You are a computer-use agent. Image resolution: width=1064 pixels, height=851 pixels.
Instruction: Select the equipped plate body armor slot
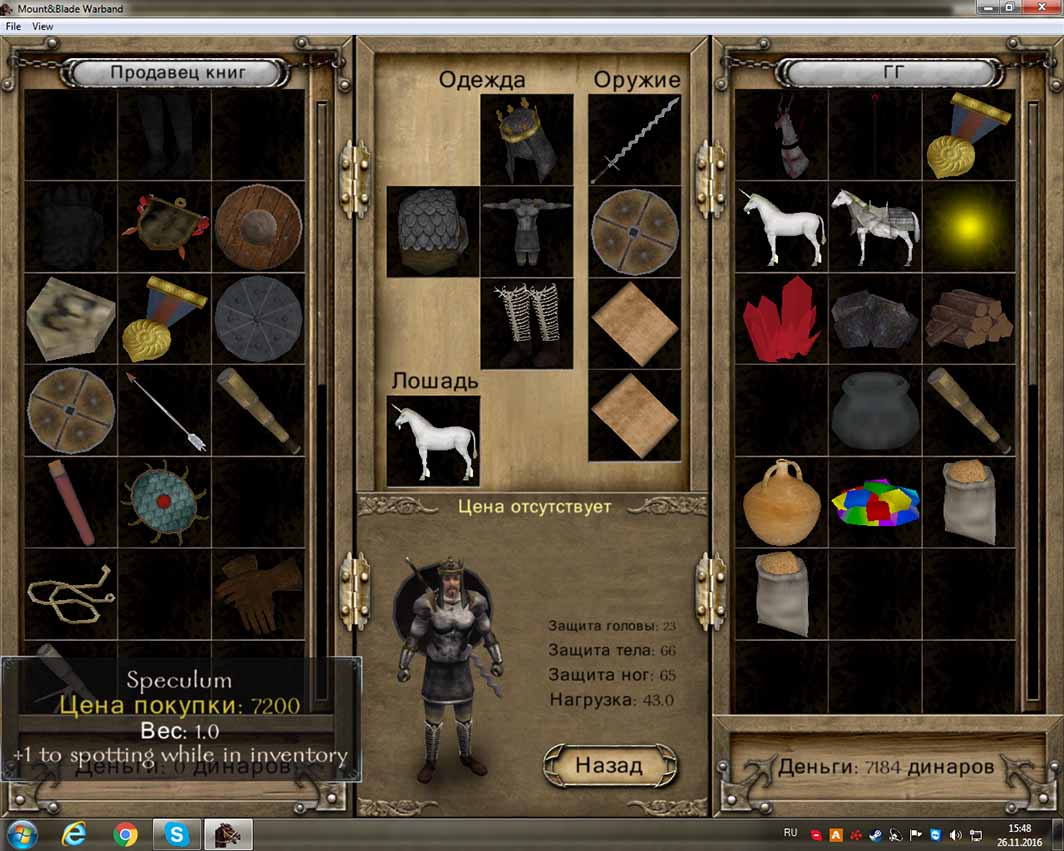tap(526, 232)
